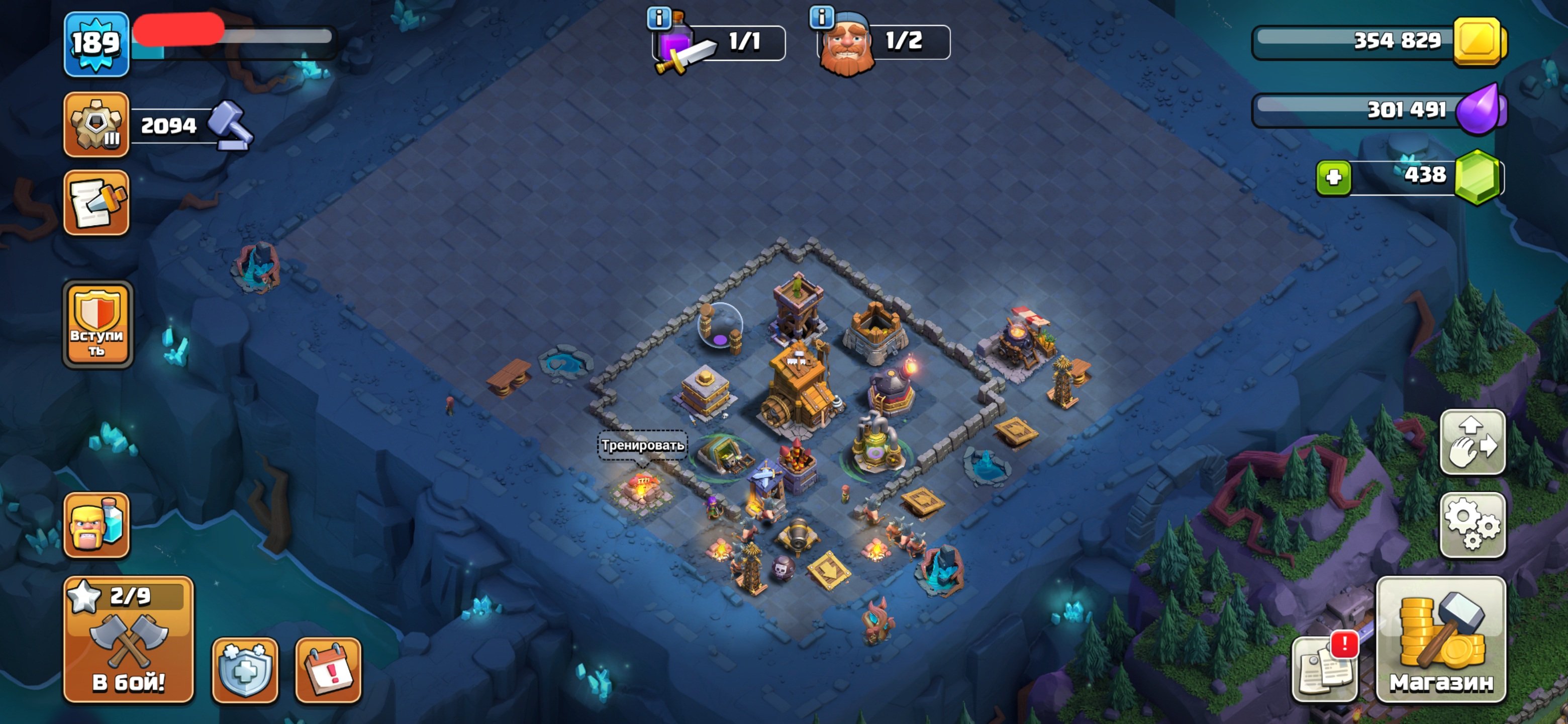The width and height of the screenshot is (1568, 724).
Task: Open the blue shield plus button
Action: pos(245,670)
